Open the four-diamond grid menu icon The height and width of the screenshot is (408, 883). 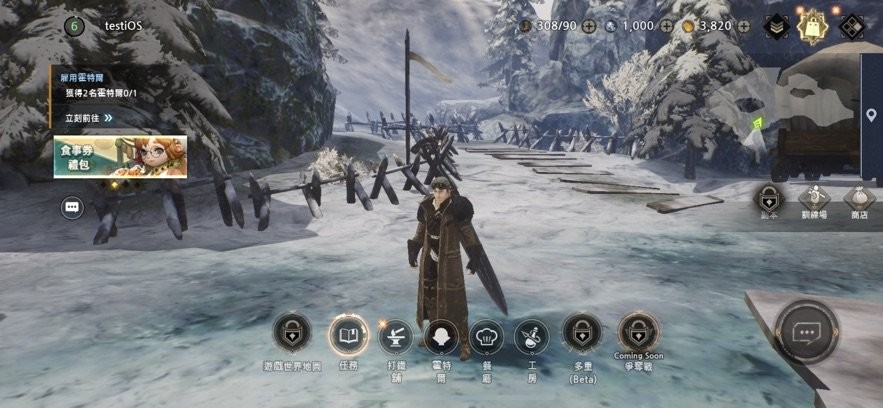click(851, 27)
